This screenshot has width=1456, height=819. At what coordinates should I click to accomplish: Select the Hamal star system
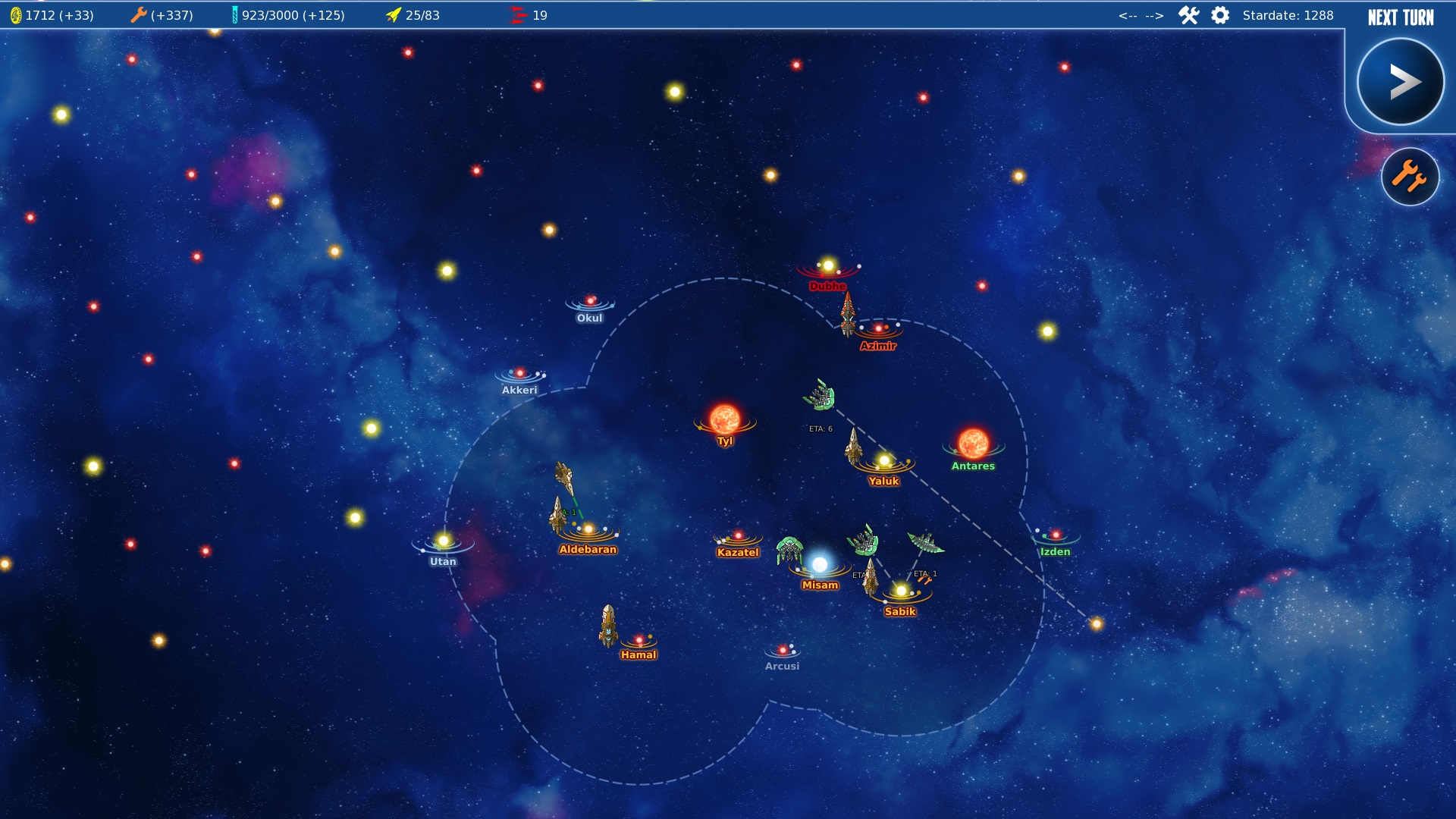tap(639, 640)
